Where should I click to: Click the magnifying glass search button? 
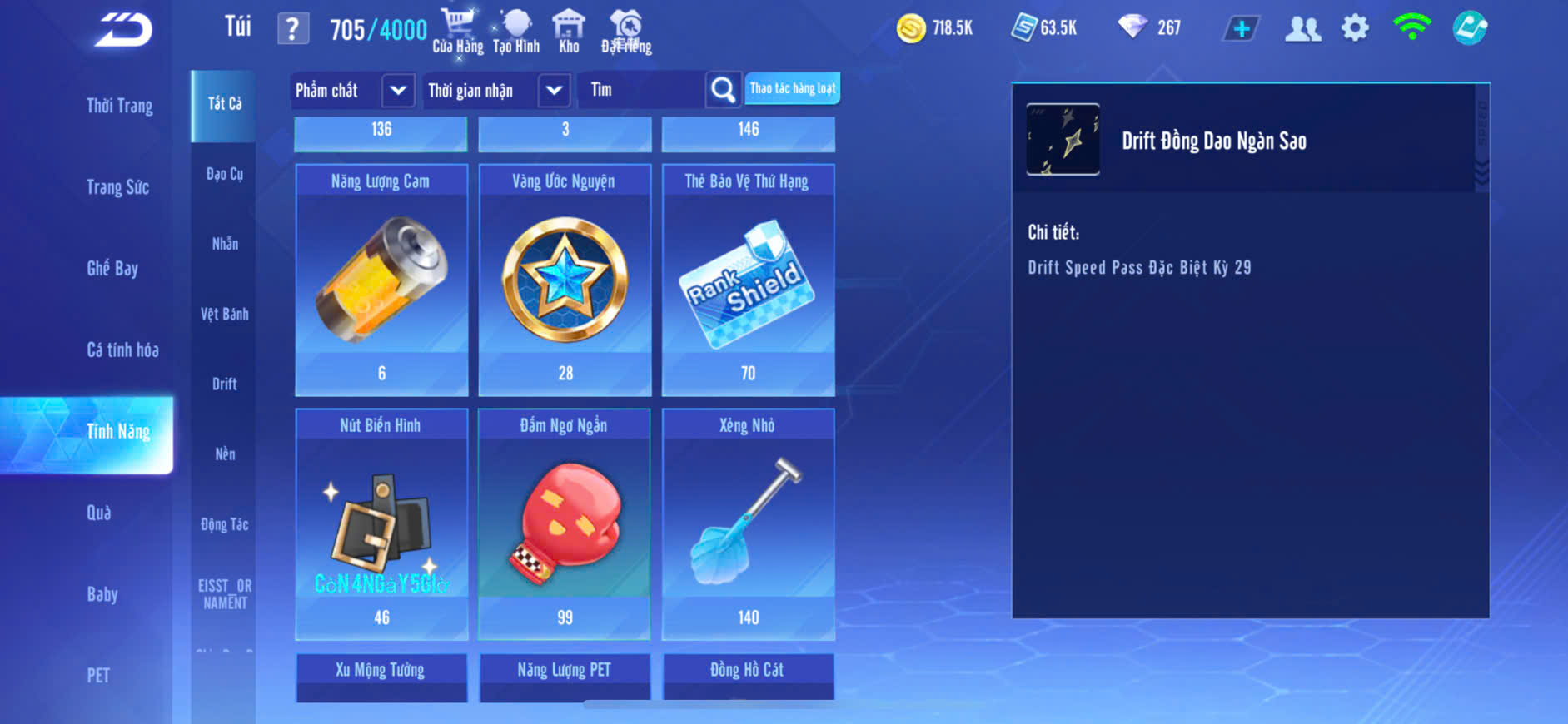point(723,90)
